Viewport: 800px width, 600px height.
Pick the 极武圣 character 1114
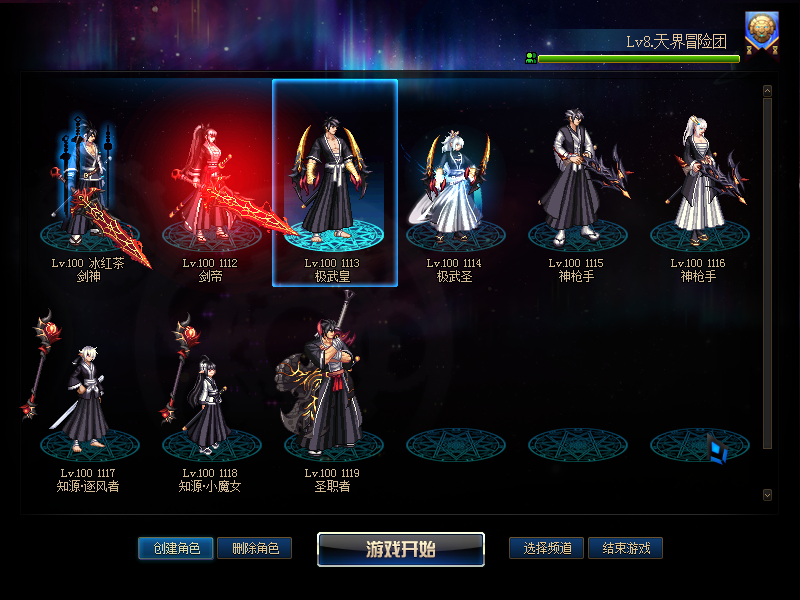(456, 185)
